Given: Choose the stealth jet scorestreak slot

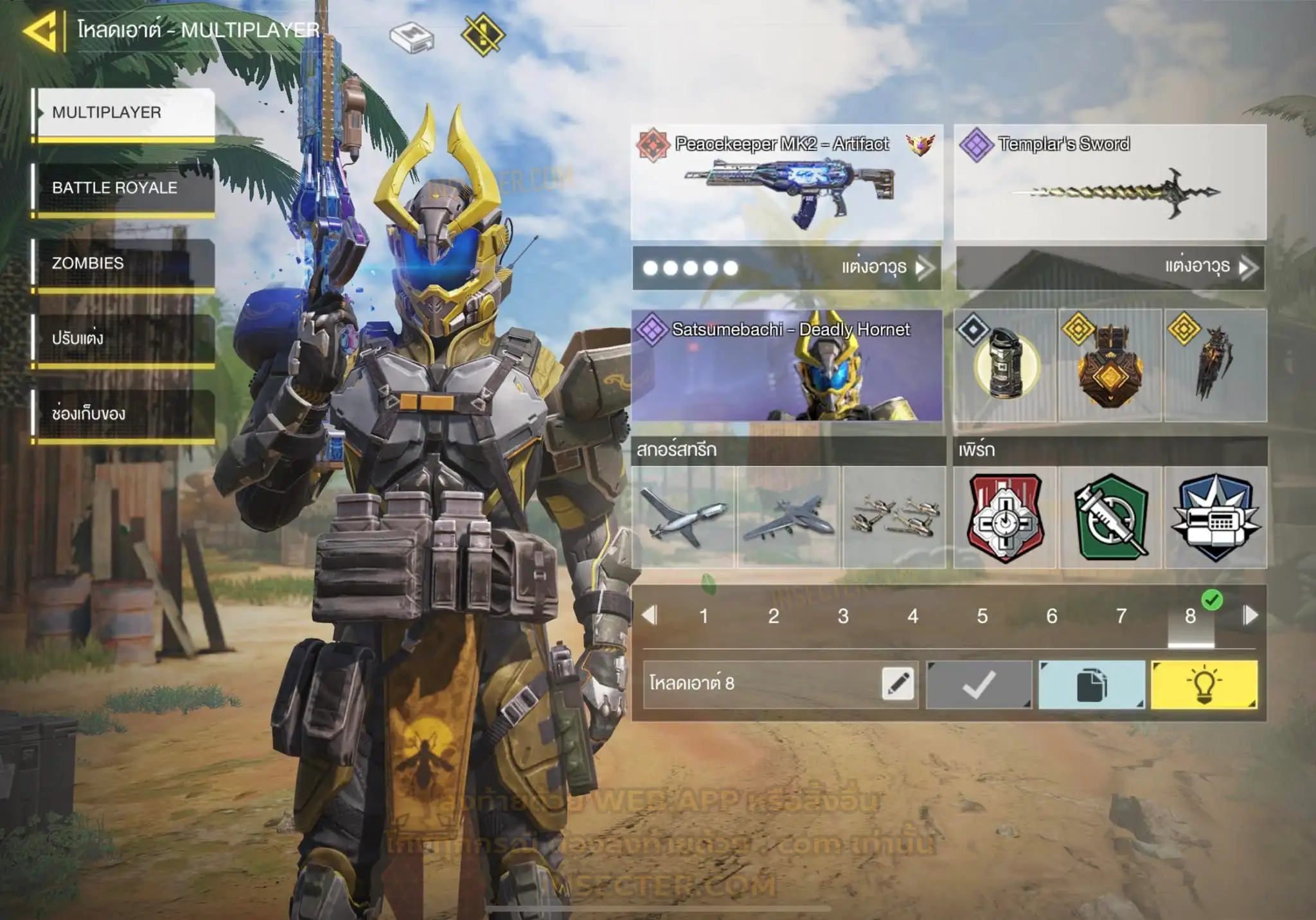Looking at the screenshot, I should click(x=788, y=517).
